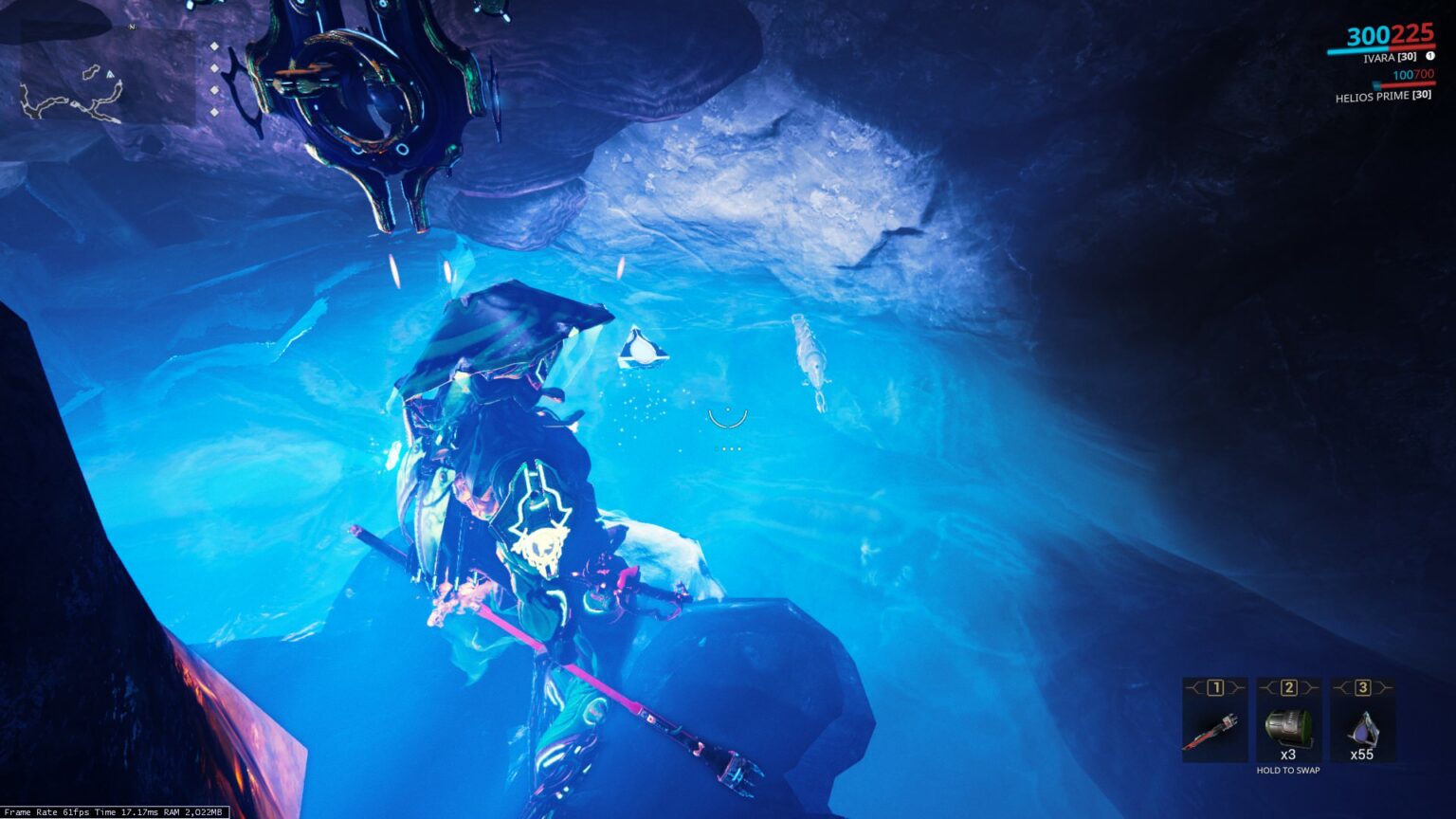Toggle gear slot 2 via HOLD TO SWAP label
The height and width of the screenshot is (819, 1456).
point(1288,771)
